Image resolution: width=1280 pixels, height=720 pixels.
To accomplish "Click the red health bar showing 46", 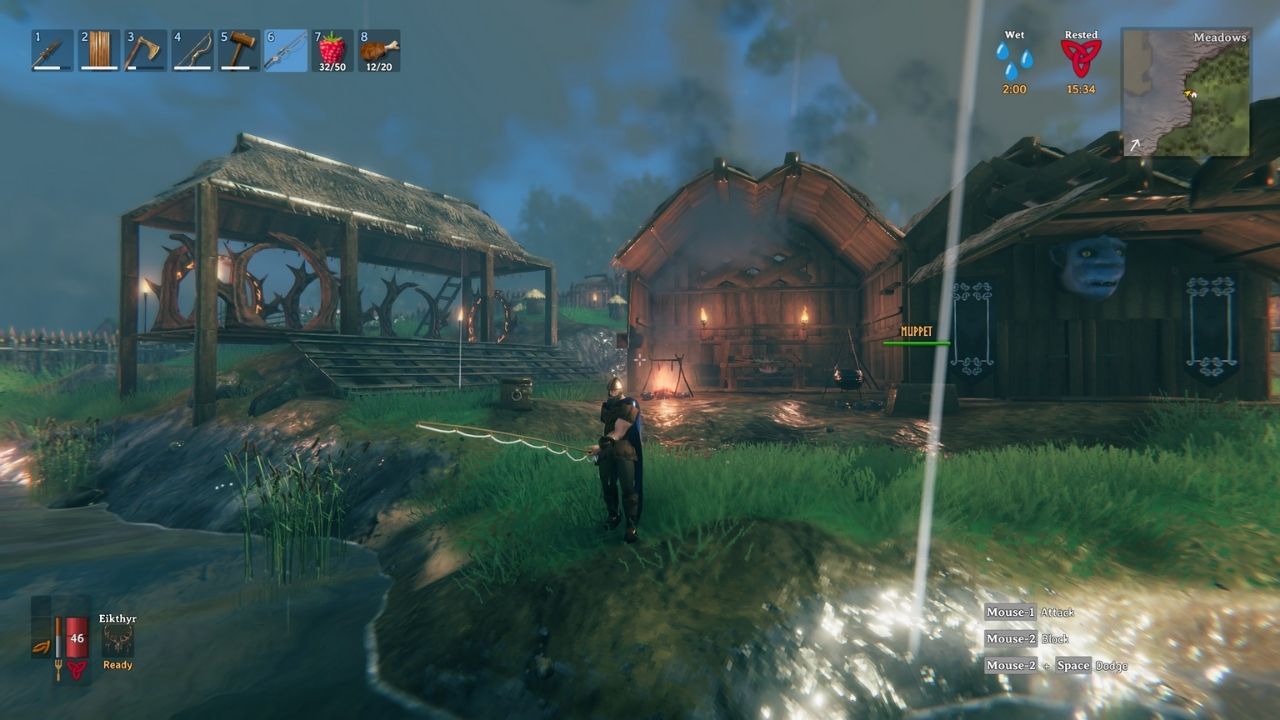I will click(x=76, y=637).
